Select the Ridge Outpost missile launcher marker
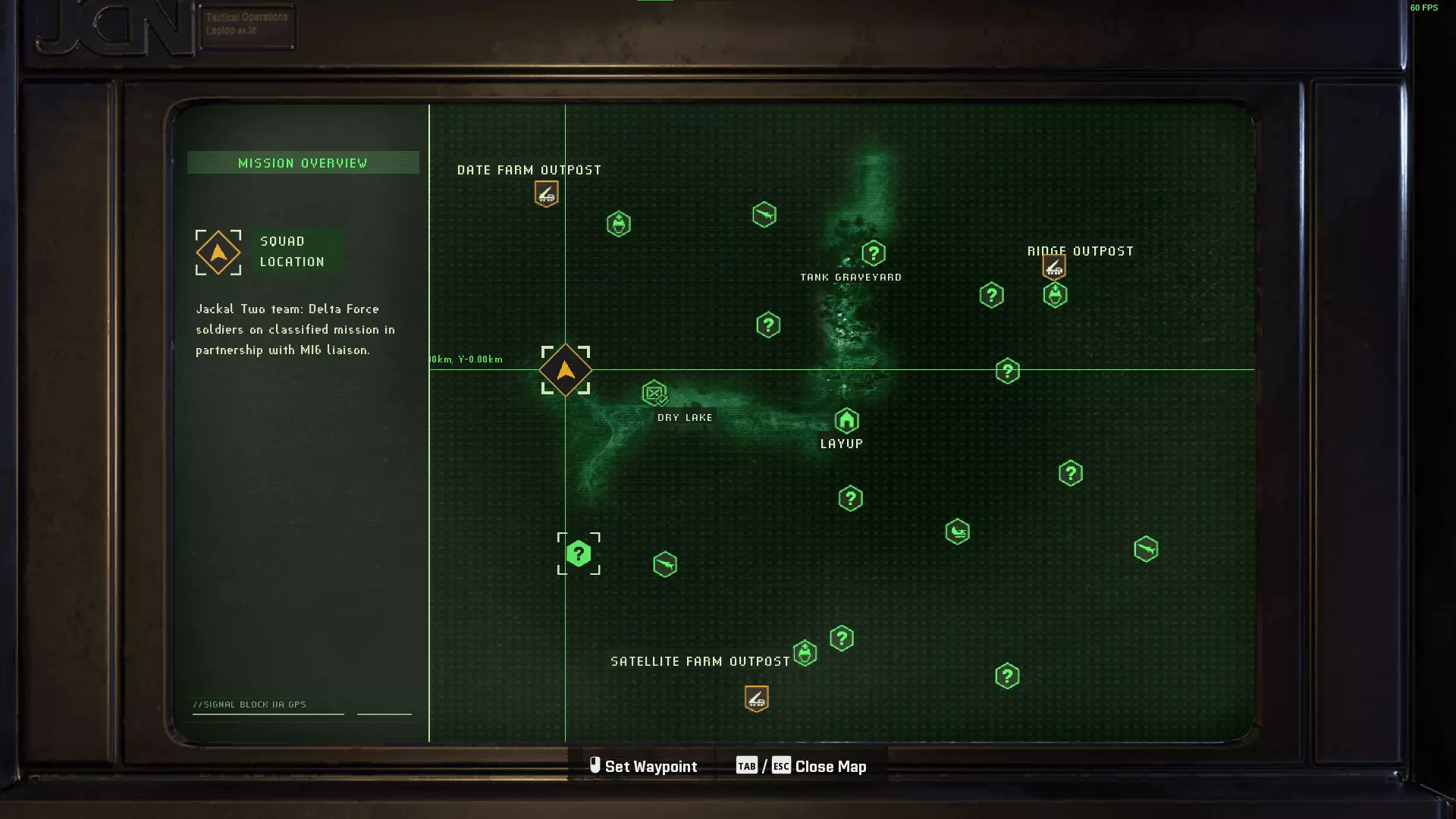This screenshot has height=819, width=1456. 1053,267
